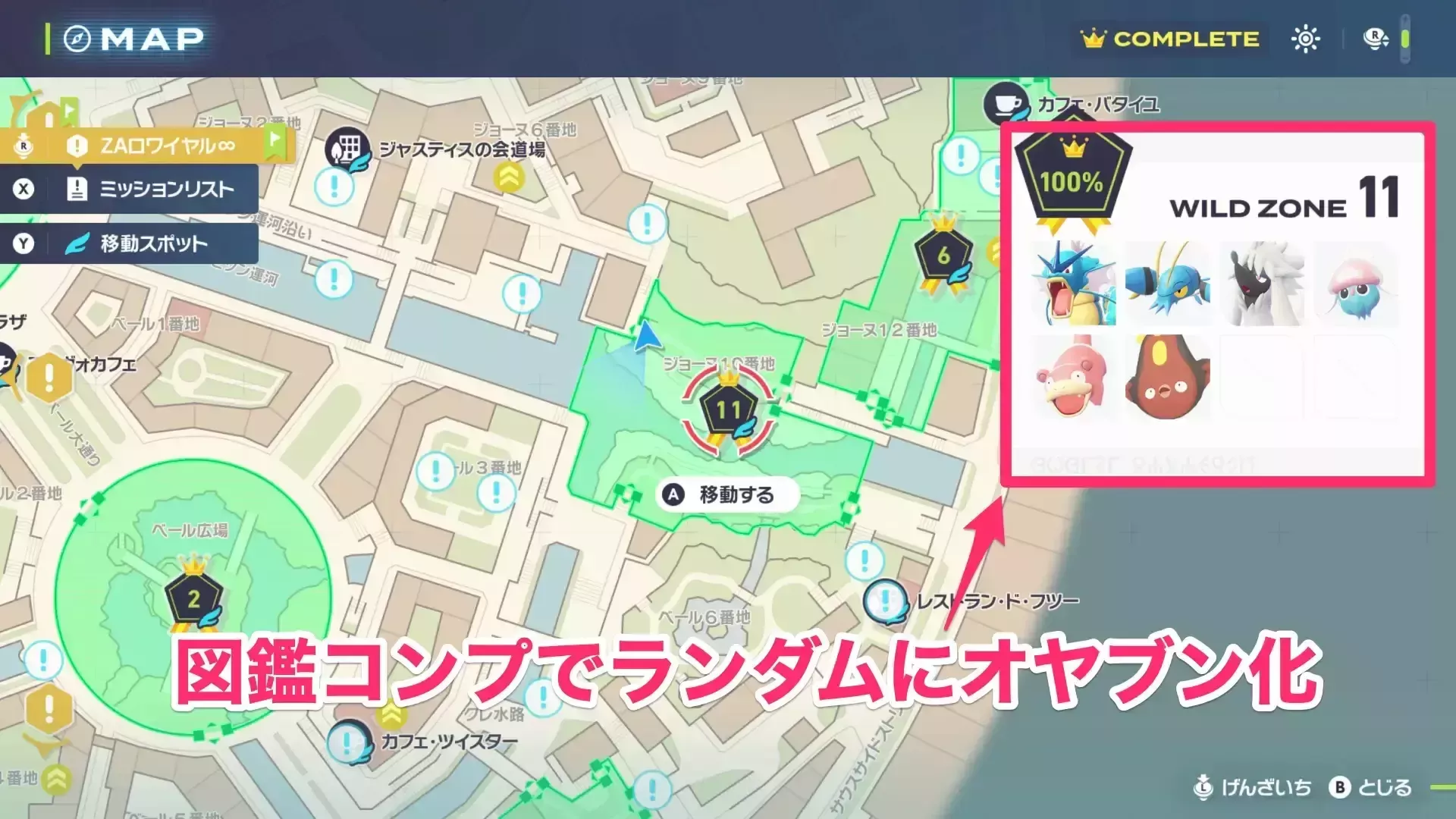Screen dimensions: 1456x819
Task: Open the ミッションリスト menu item
Action: pos(158,190)
